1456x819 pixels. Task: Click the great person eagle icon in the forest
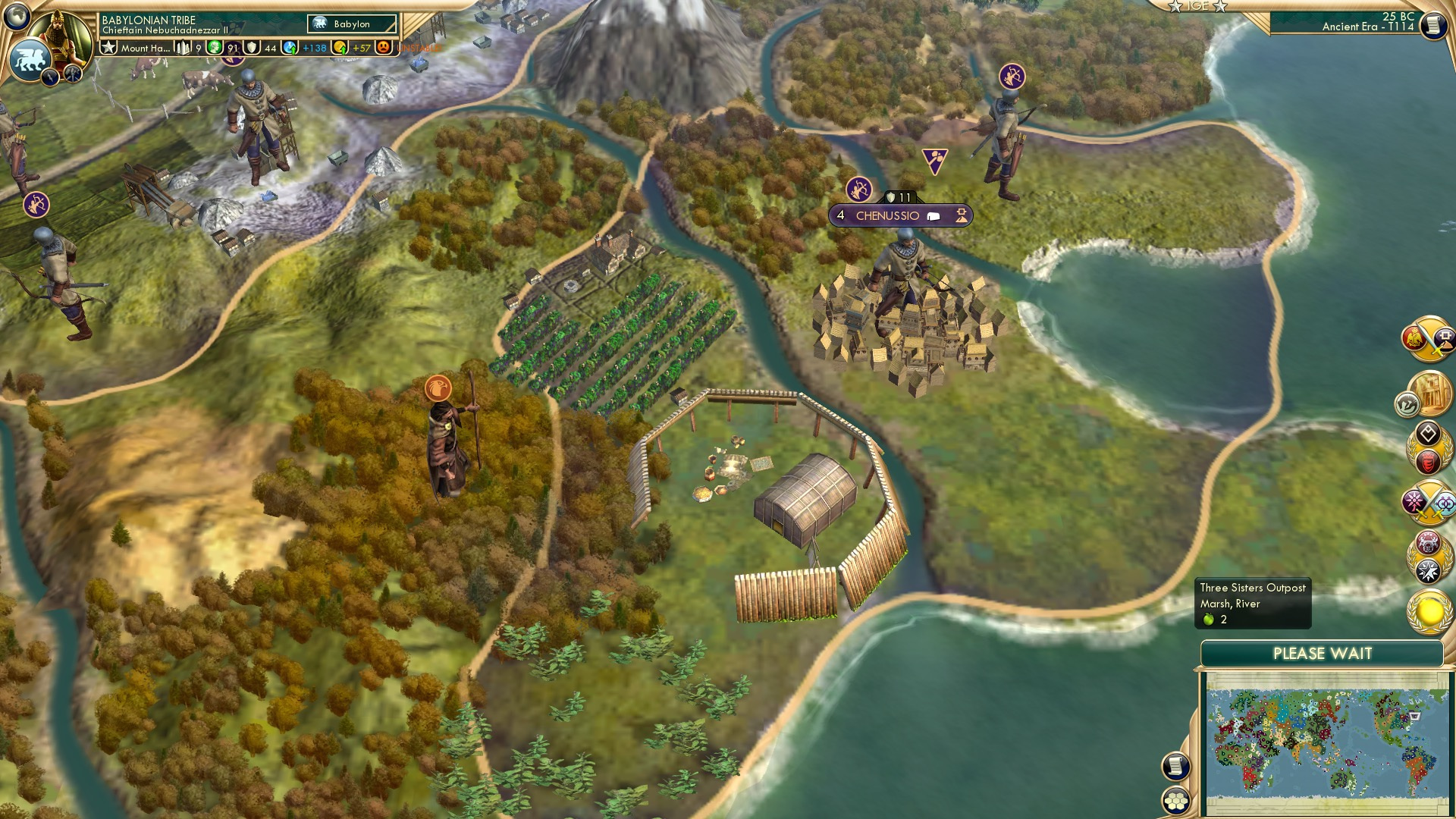coord(438,389)
